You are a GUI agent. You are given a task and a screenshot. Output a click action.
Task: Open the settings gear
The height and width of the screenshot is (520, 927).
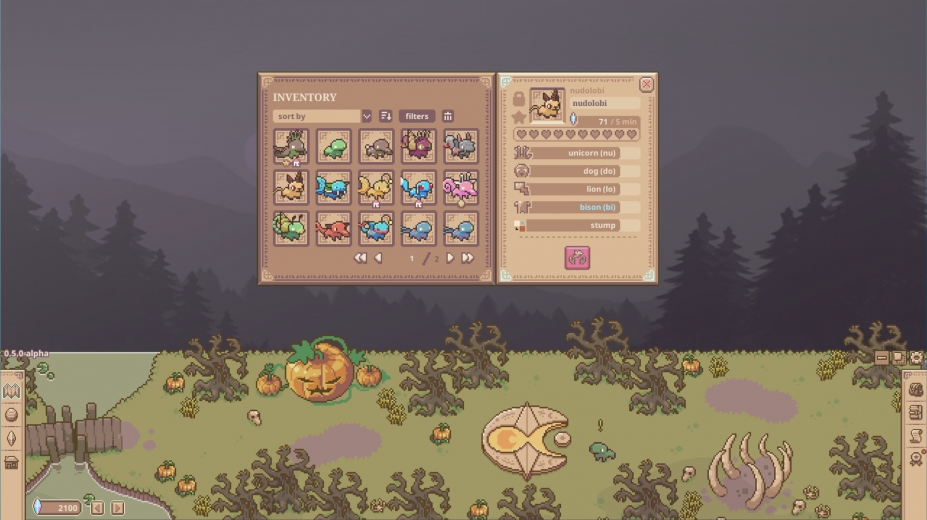(x=916, y=357)
